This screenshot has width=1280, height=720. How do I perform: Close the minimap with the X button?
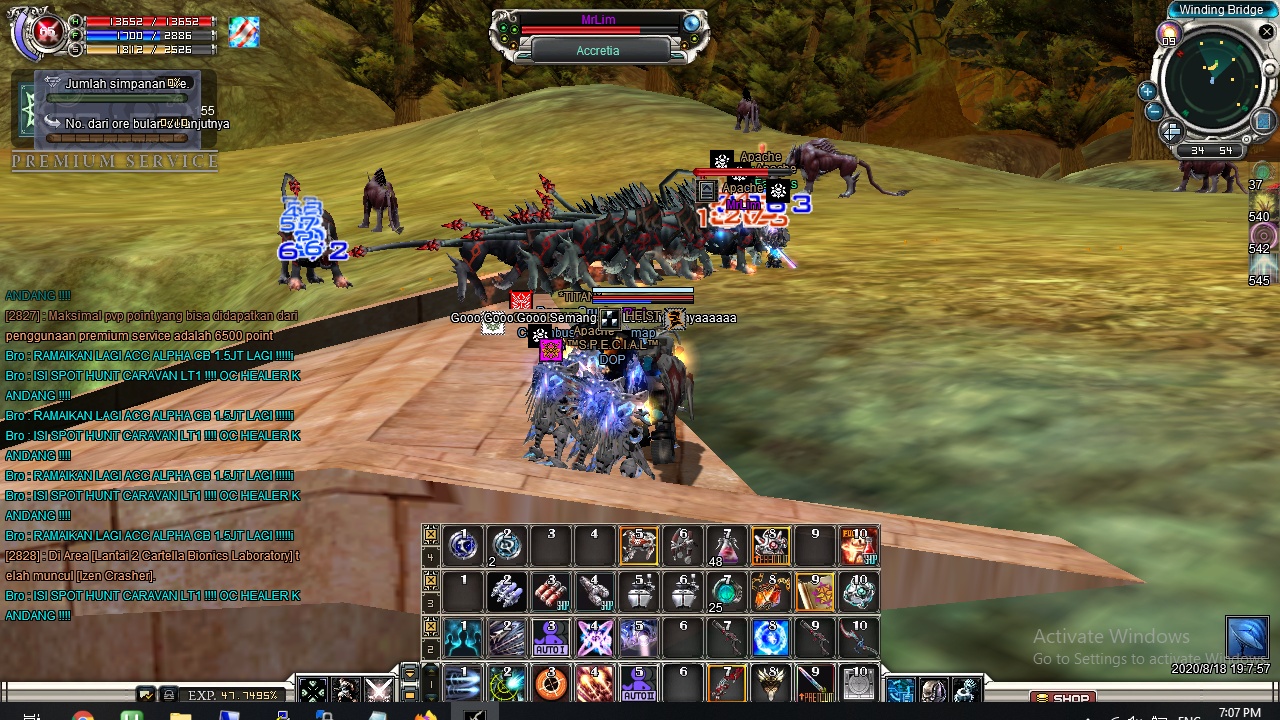click(x=1266, y=32)
